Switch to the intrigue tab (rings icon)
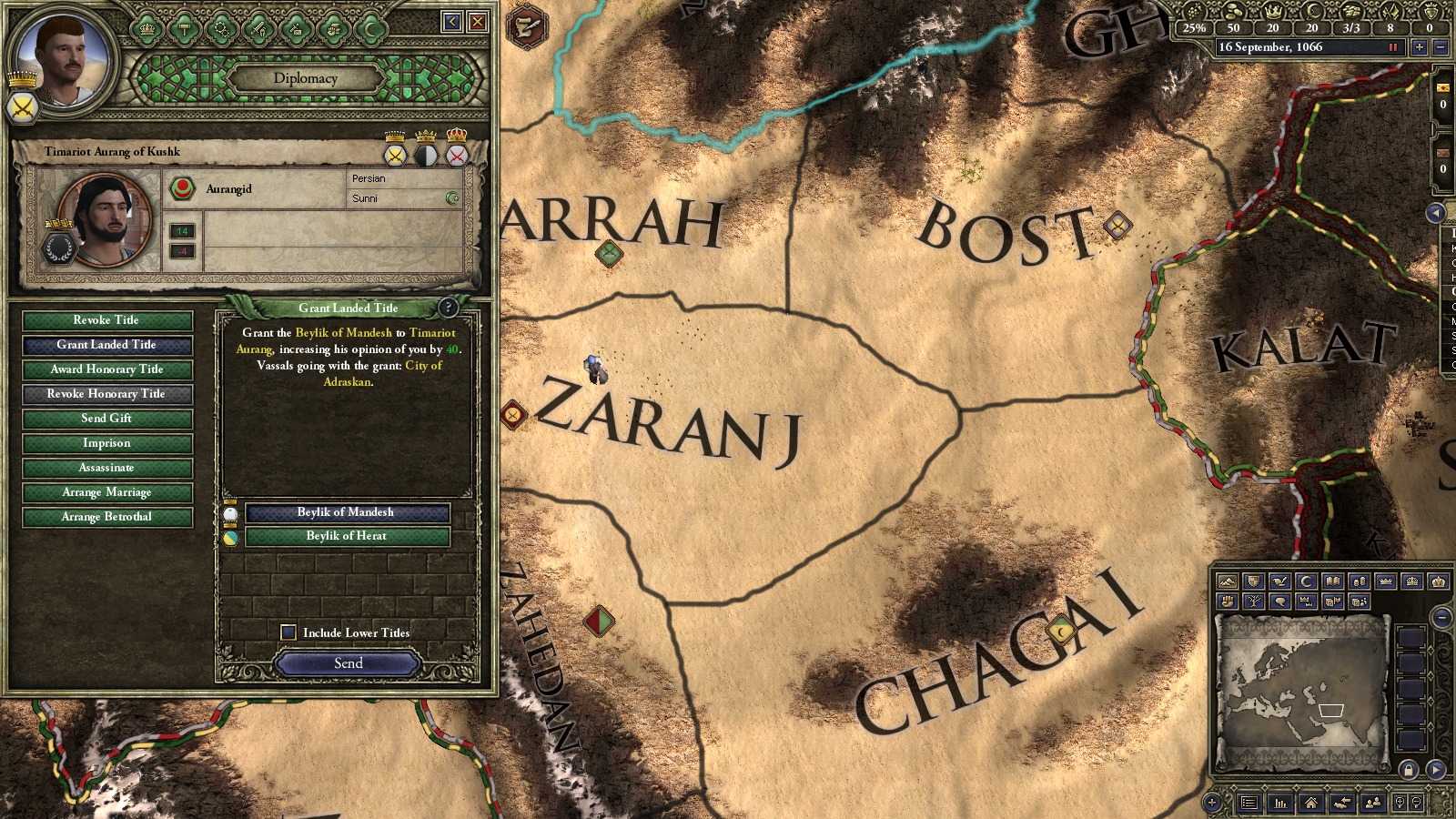This screenshot has width=1456, height=819. point(221,28)
